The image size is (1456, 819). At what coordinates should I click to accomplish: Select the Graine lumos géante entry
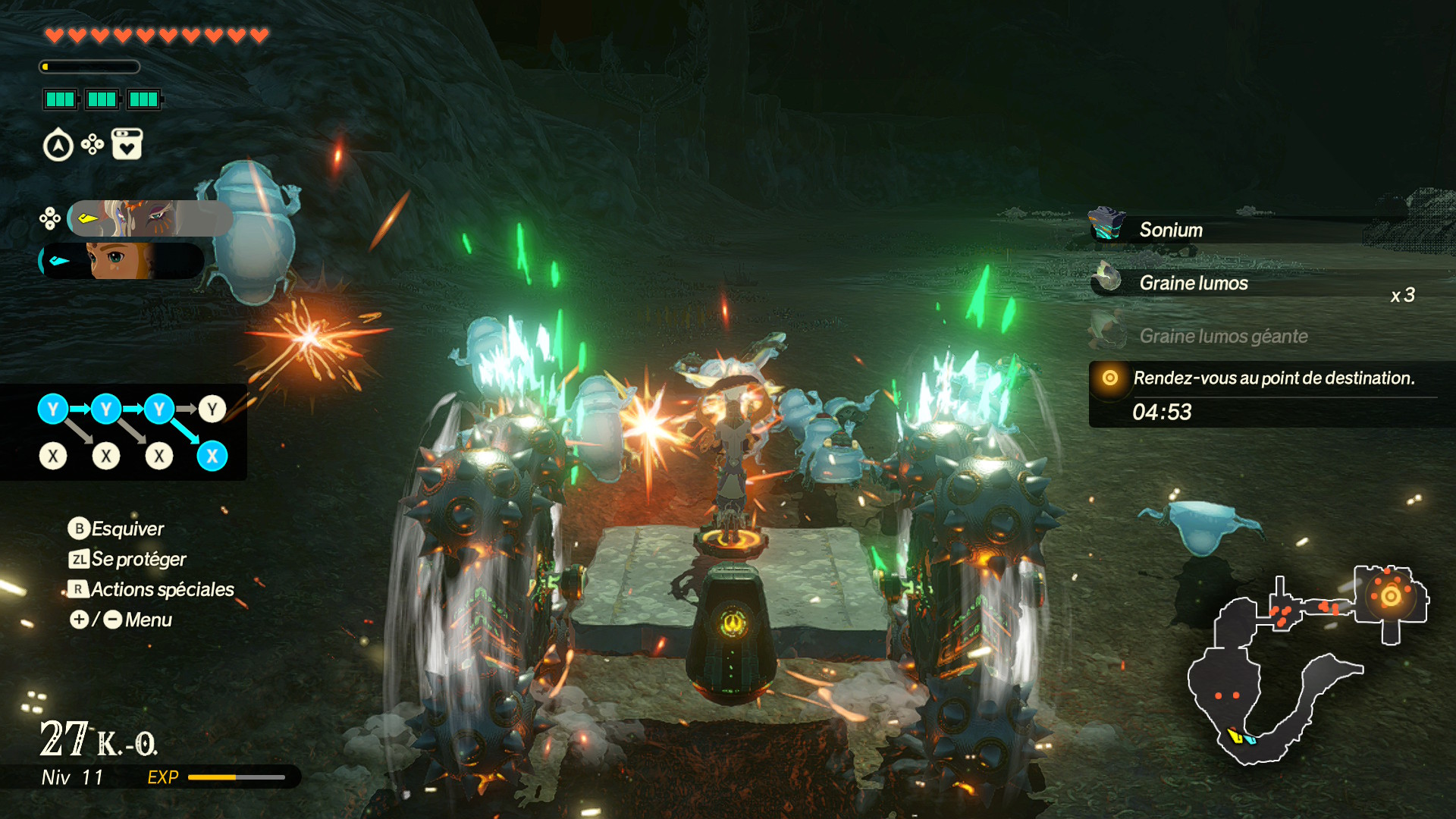click(1222, 336)
